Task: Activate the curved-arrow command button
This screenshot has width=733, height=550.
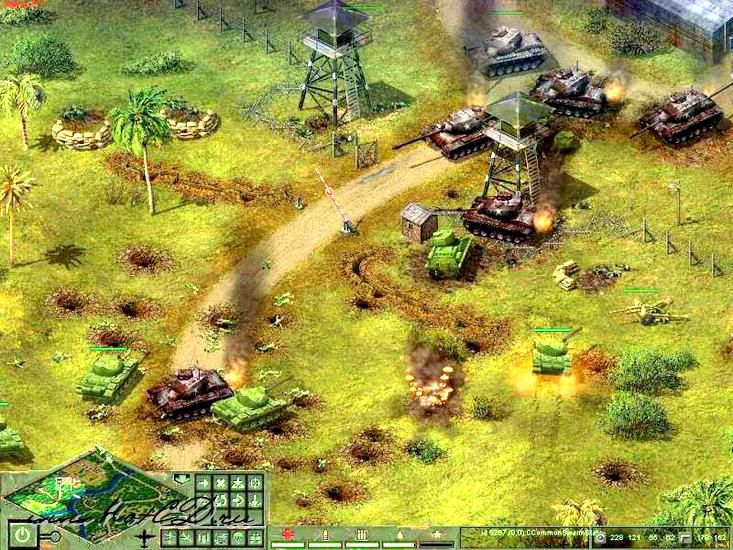Action: (x=238, y=501)
